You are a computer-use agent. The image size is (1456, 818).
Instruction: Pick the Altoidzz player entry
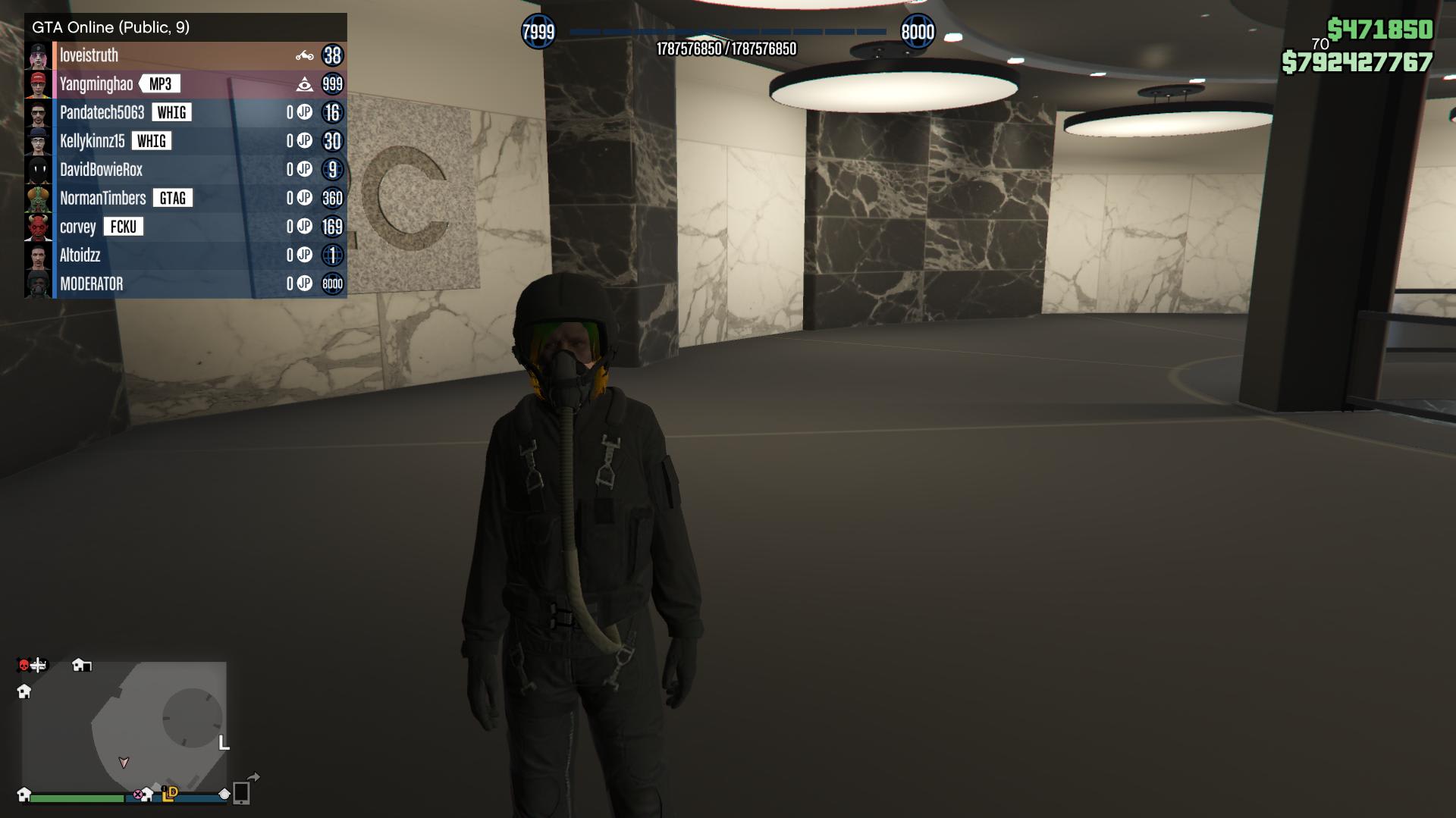(x=80, y=255)
